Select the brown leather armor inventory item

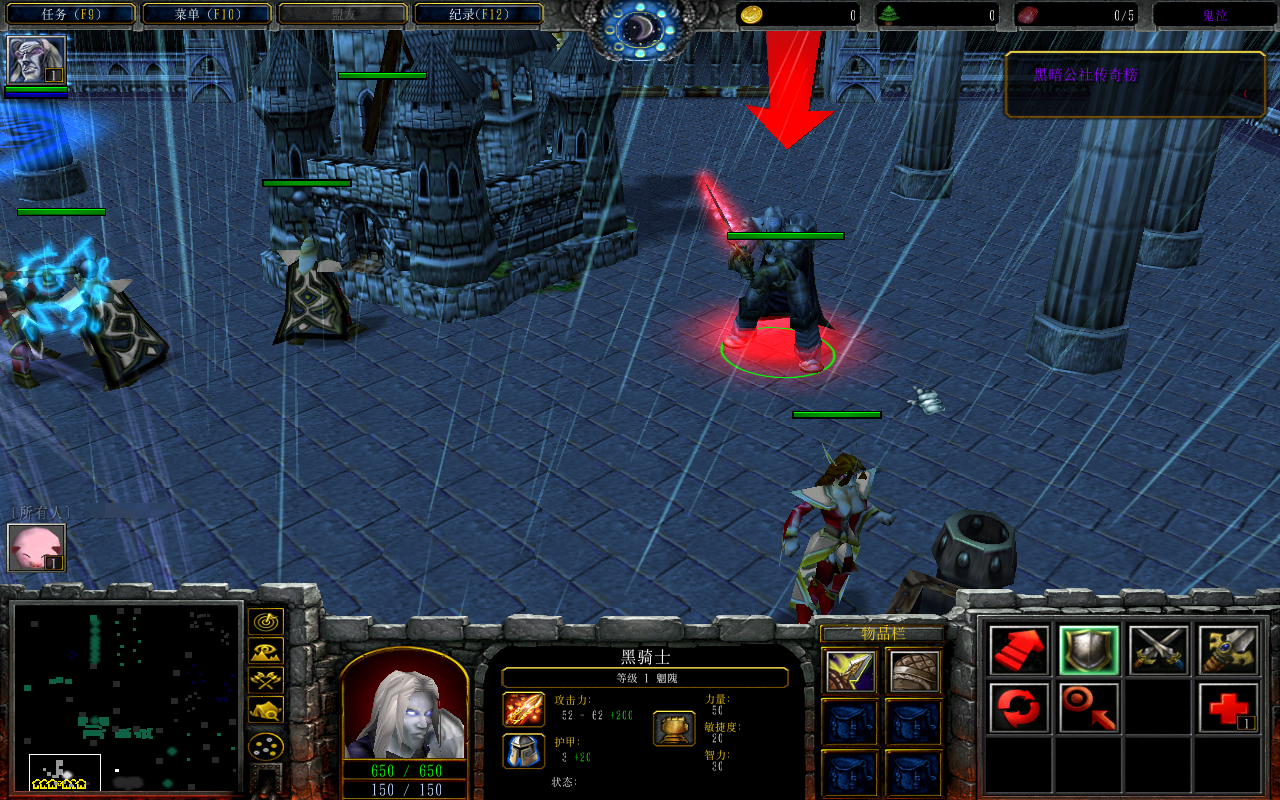pos(914,671)
